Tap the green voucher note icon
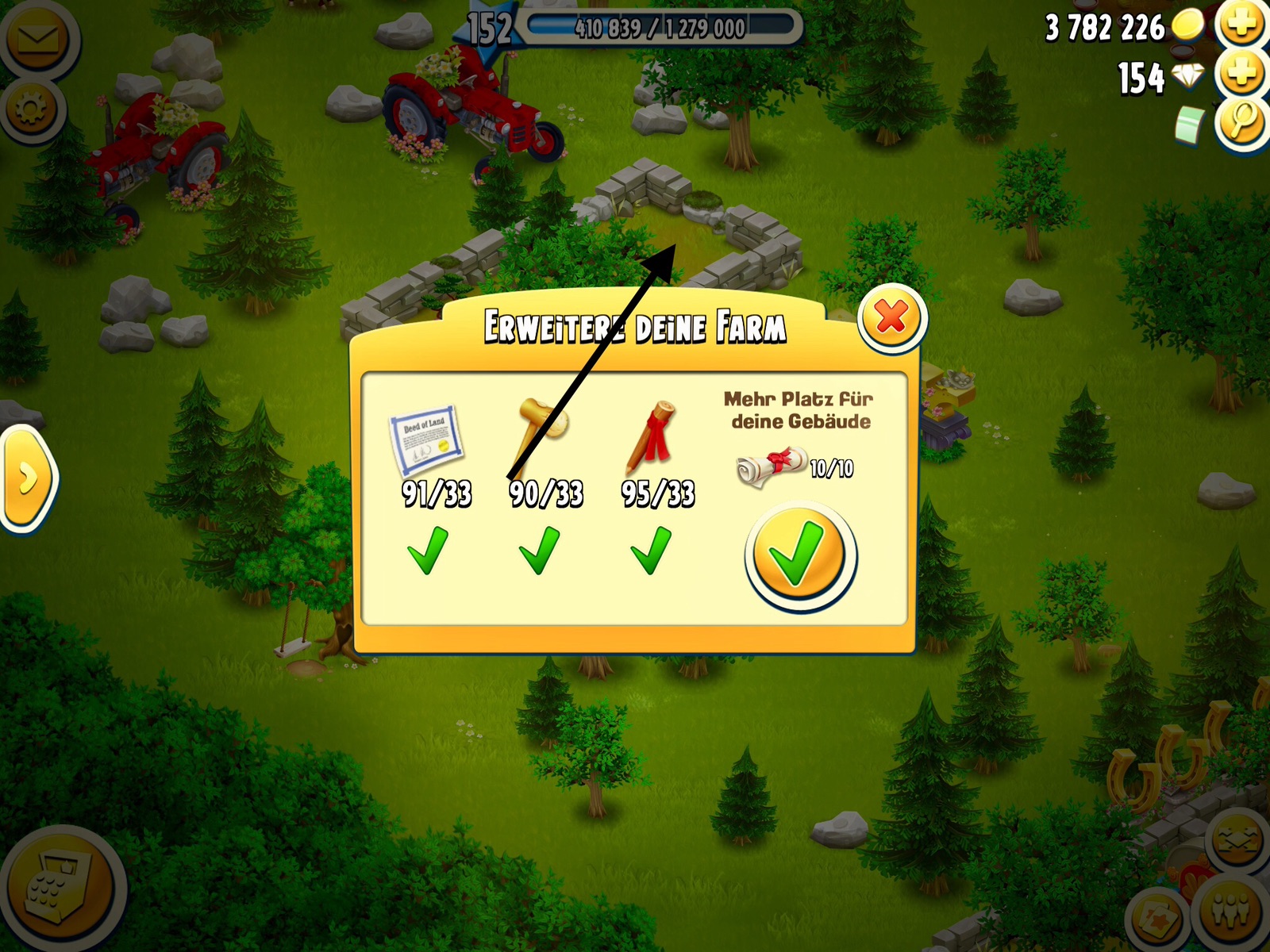1270x952 pixels. coord(1189,125)
